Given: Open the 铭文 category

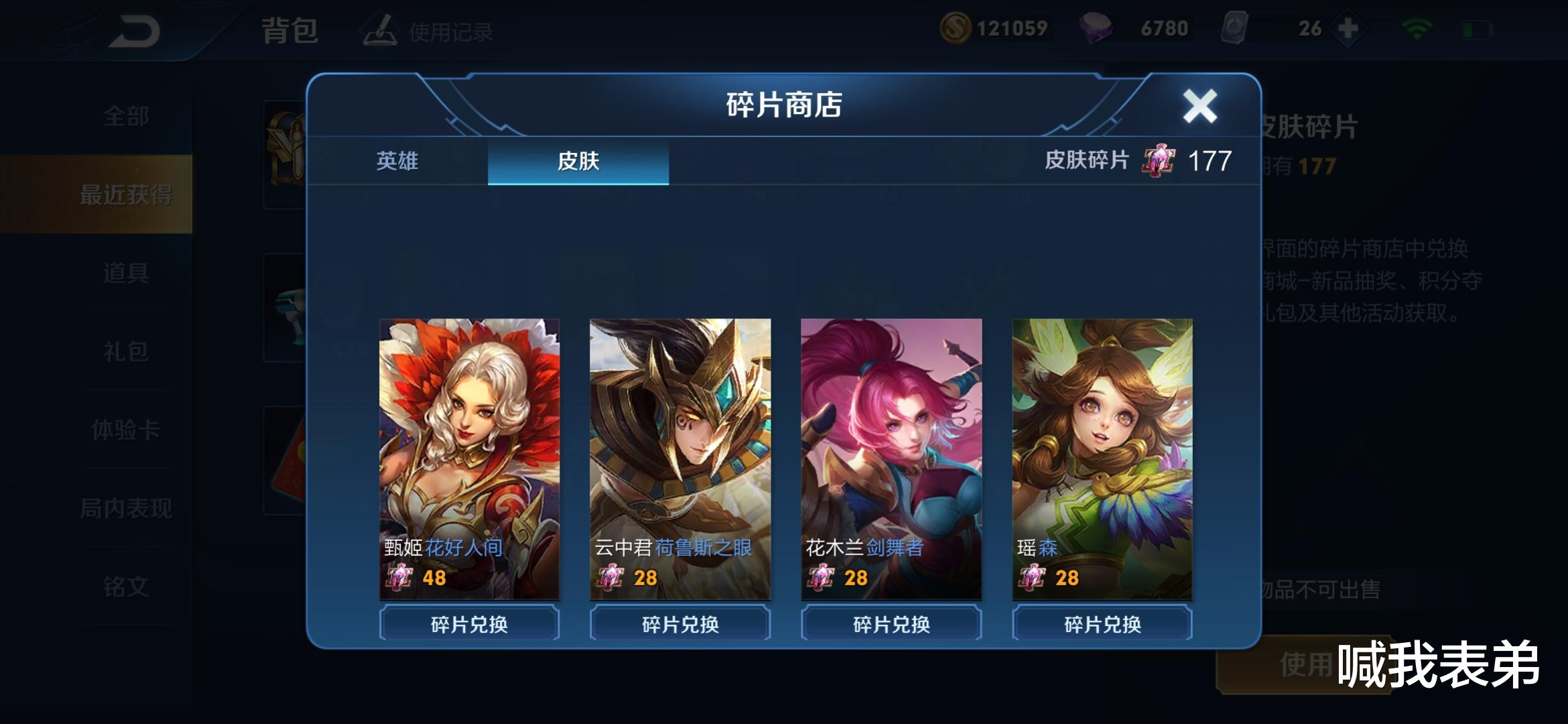Looking at the screenshot, I should click(126, 587).
